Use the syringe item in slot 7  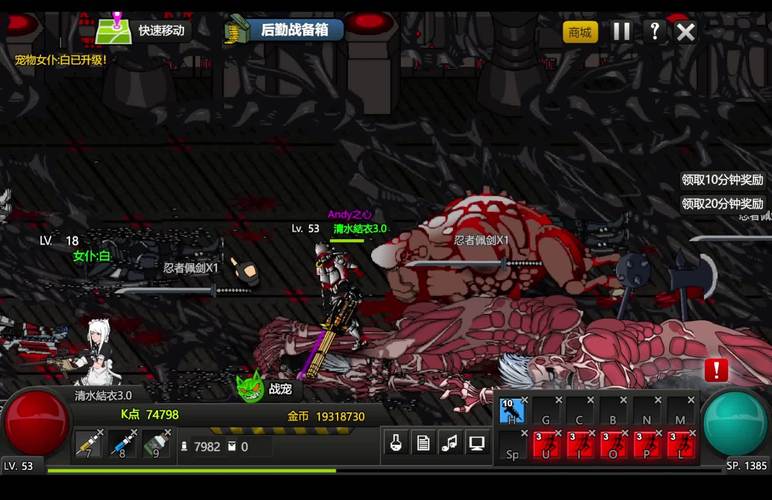point(89,444)
